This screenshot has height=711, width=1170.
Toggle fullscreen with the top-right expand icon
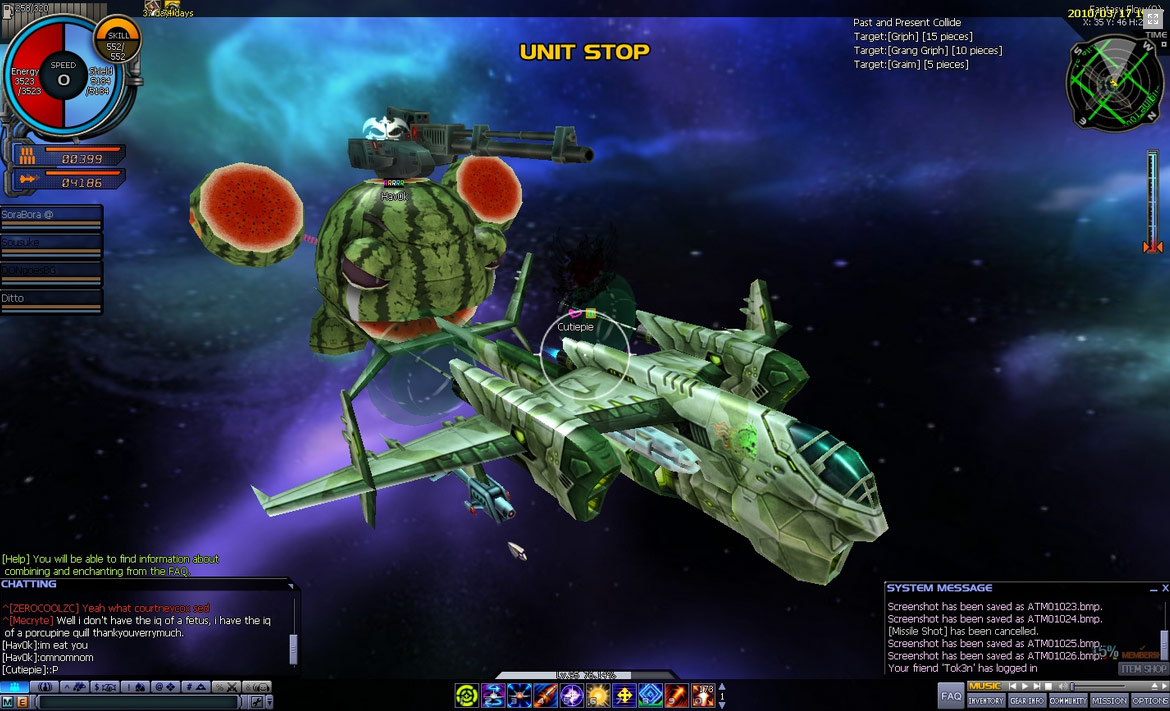click(x=1153, y=18)
